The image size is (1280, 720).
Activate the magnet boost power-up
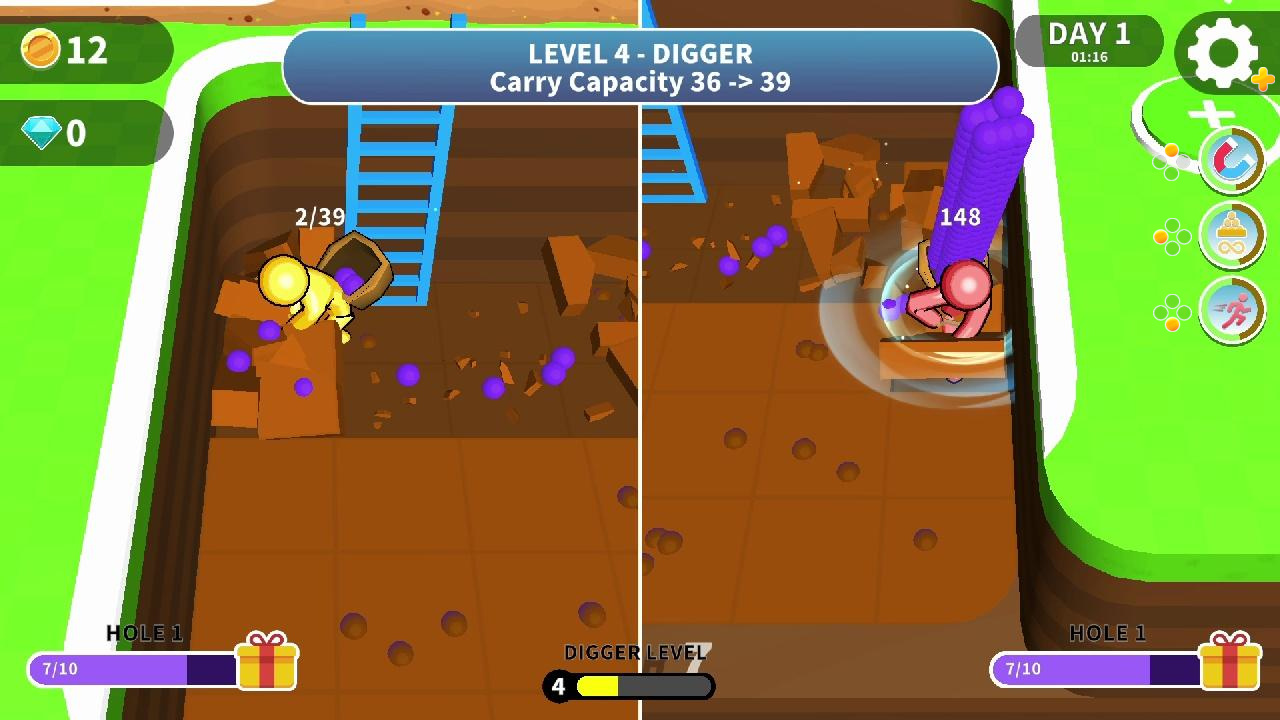tap(1234, 158)
